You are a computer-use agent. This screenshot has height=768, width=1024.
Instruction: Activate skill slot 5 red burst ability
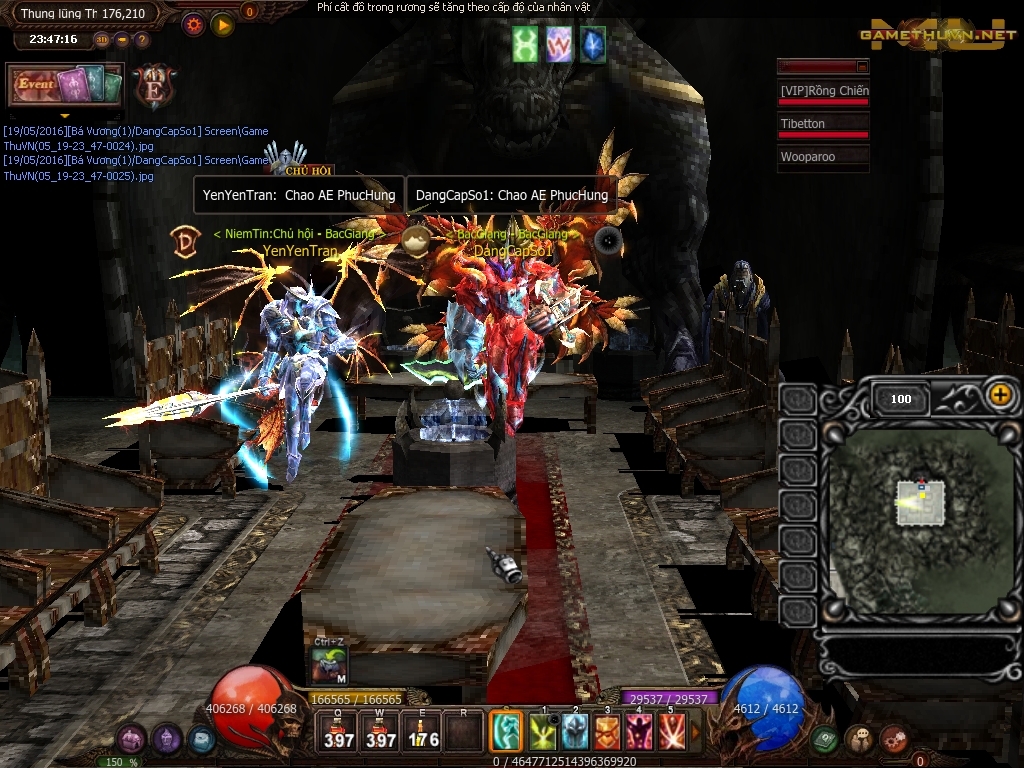click(x=671, y=732)
